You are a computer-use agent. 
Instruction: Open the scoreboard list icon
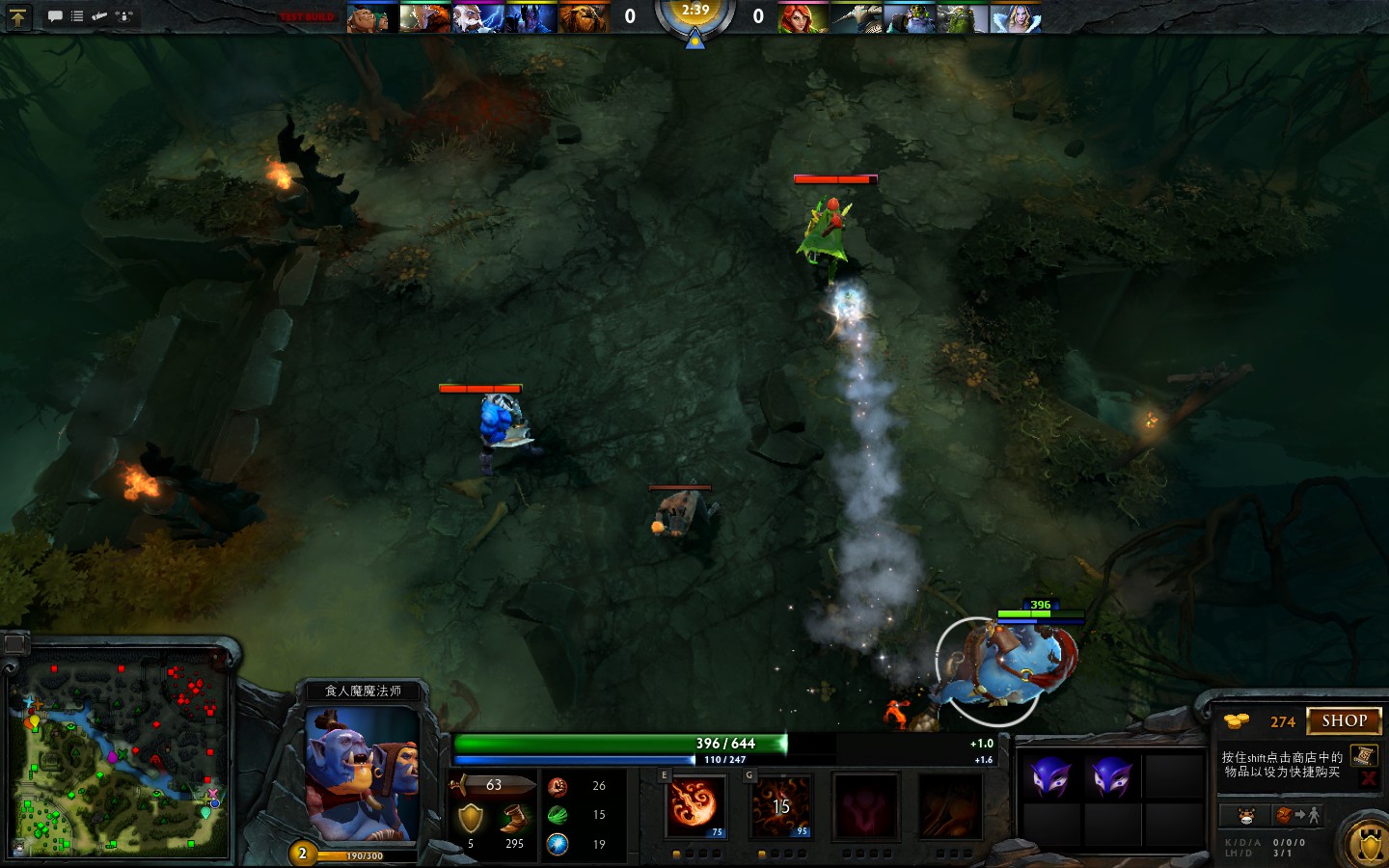[x=77, y=16]
